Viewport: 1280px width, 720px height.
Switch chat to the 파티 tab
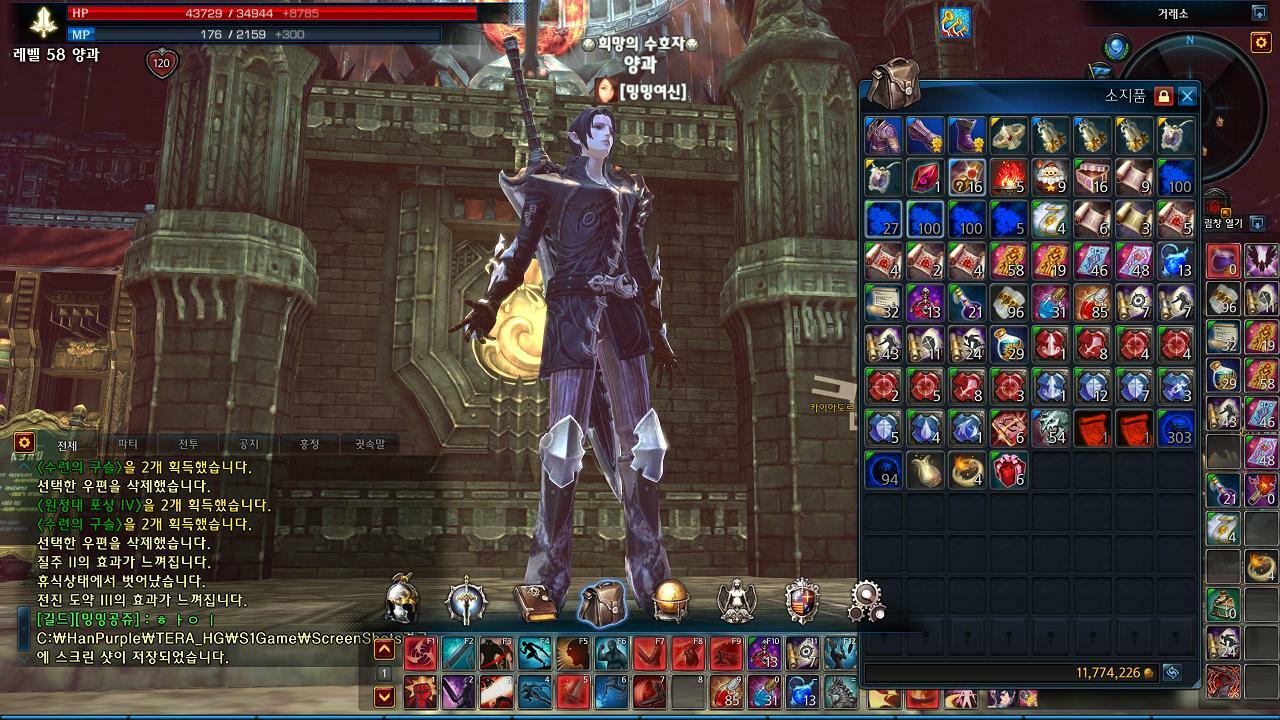coord(127,444)
